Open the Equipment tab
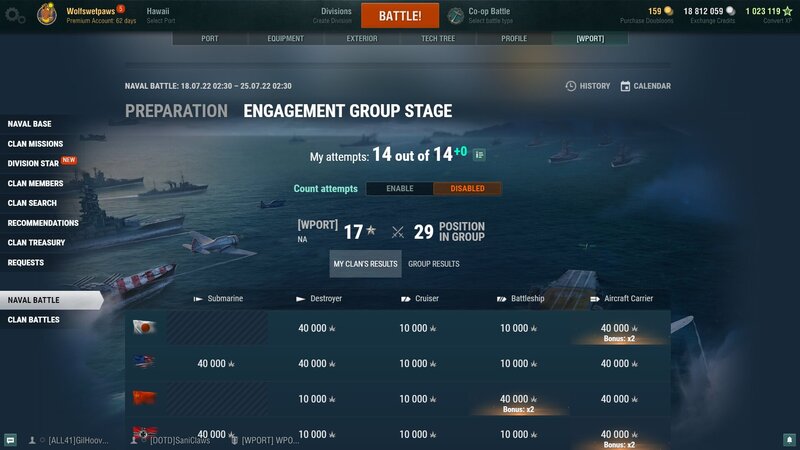800x450 pixels. (x=286, y=39)
